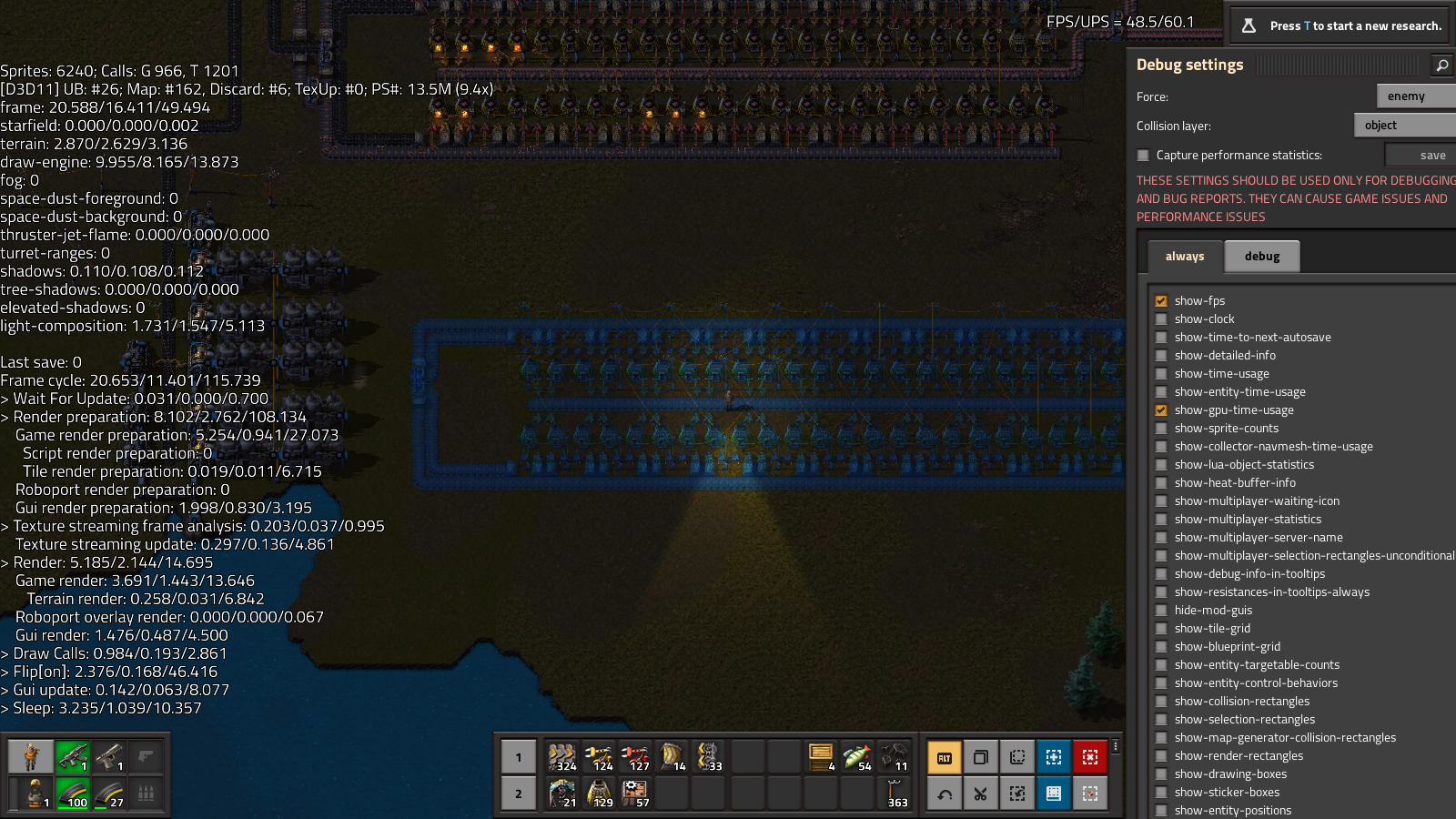Activate the scissors cut tool
This screenshot has width=1456, height=819.
[x=980, y=794]
